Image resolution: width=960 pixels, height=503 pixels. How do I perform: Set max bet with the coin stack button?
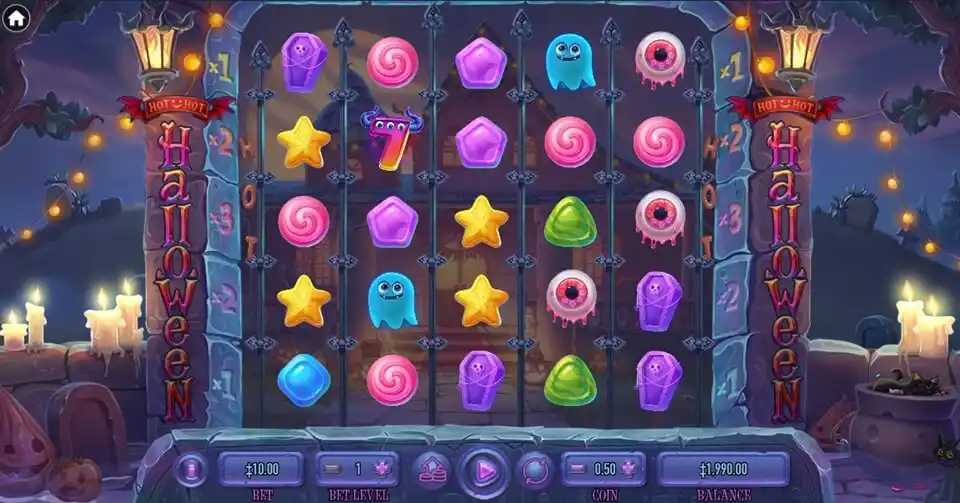click(x=432, y=468)
